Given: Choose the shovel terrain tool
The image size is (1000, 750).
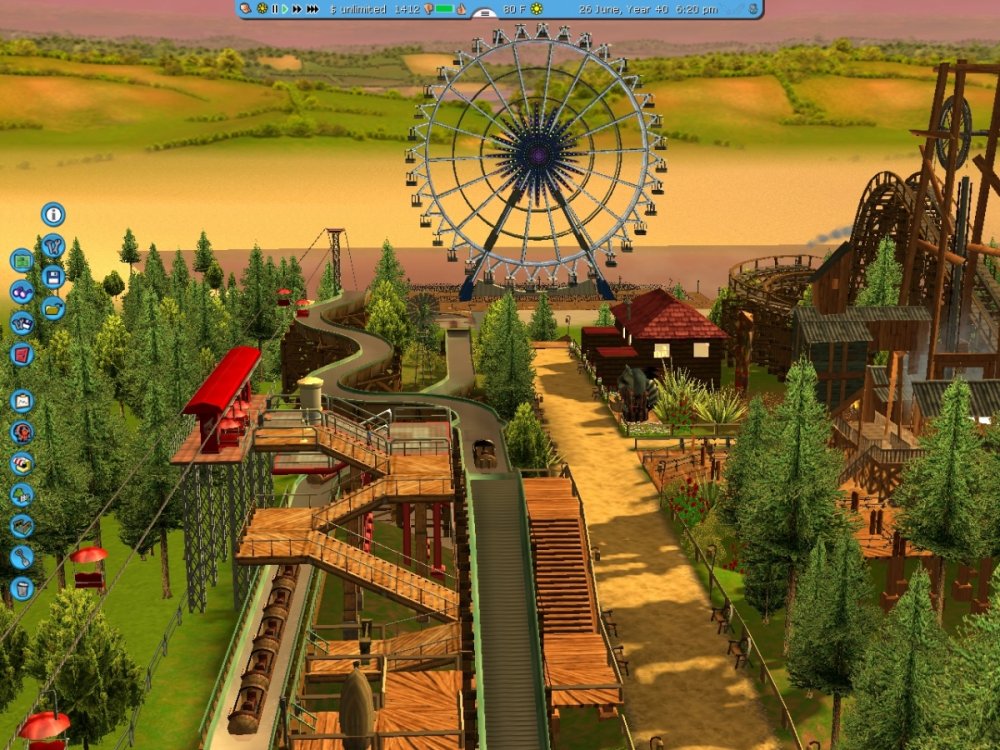Looking at the screenshot, I should 21,557.
